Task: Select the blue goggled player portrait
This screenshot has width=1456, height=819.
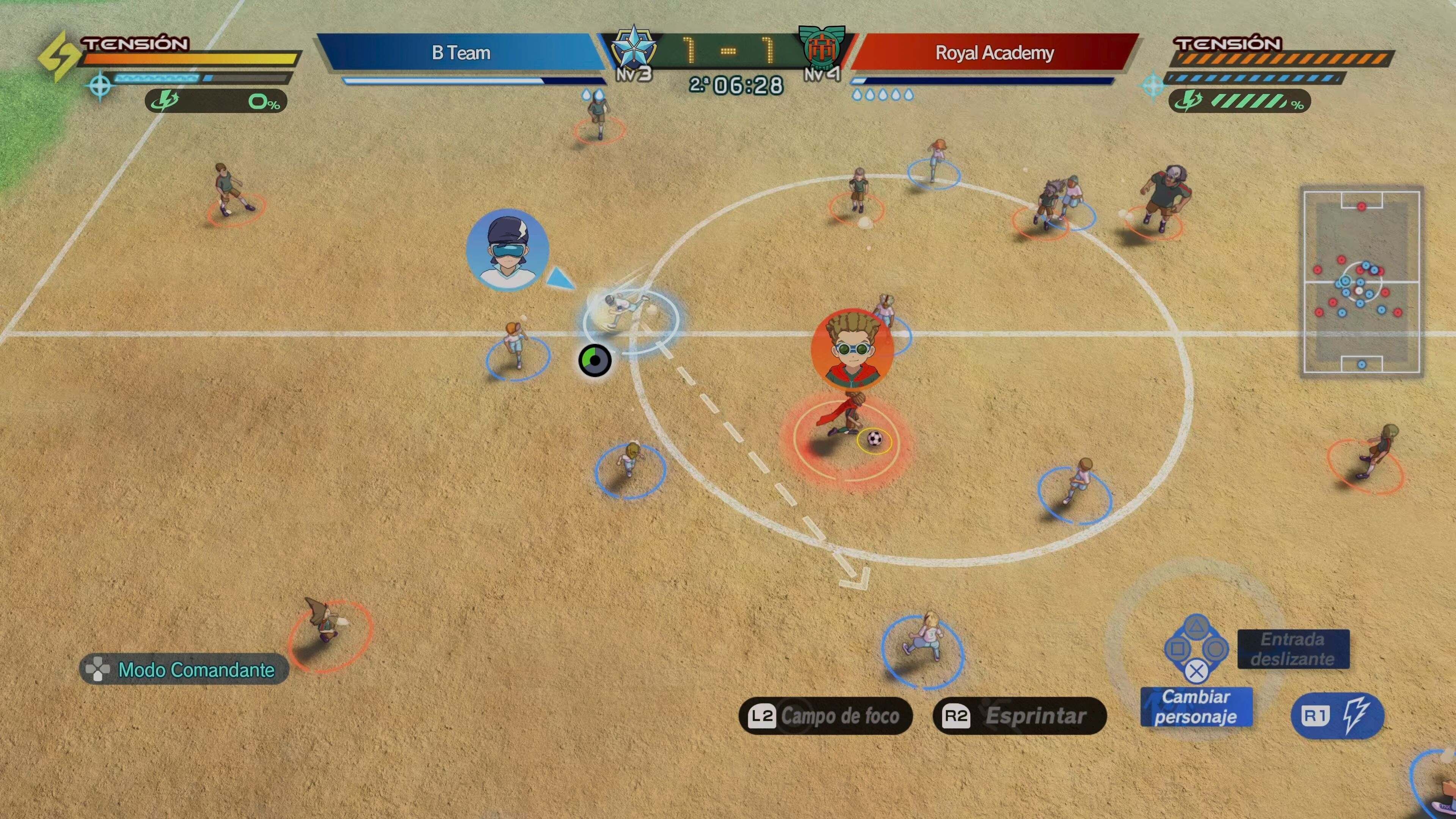Action: click(x=507, y=249)
